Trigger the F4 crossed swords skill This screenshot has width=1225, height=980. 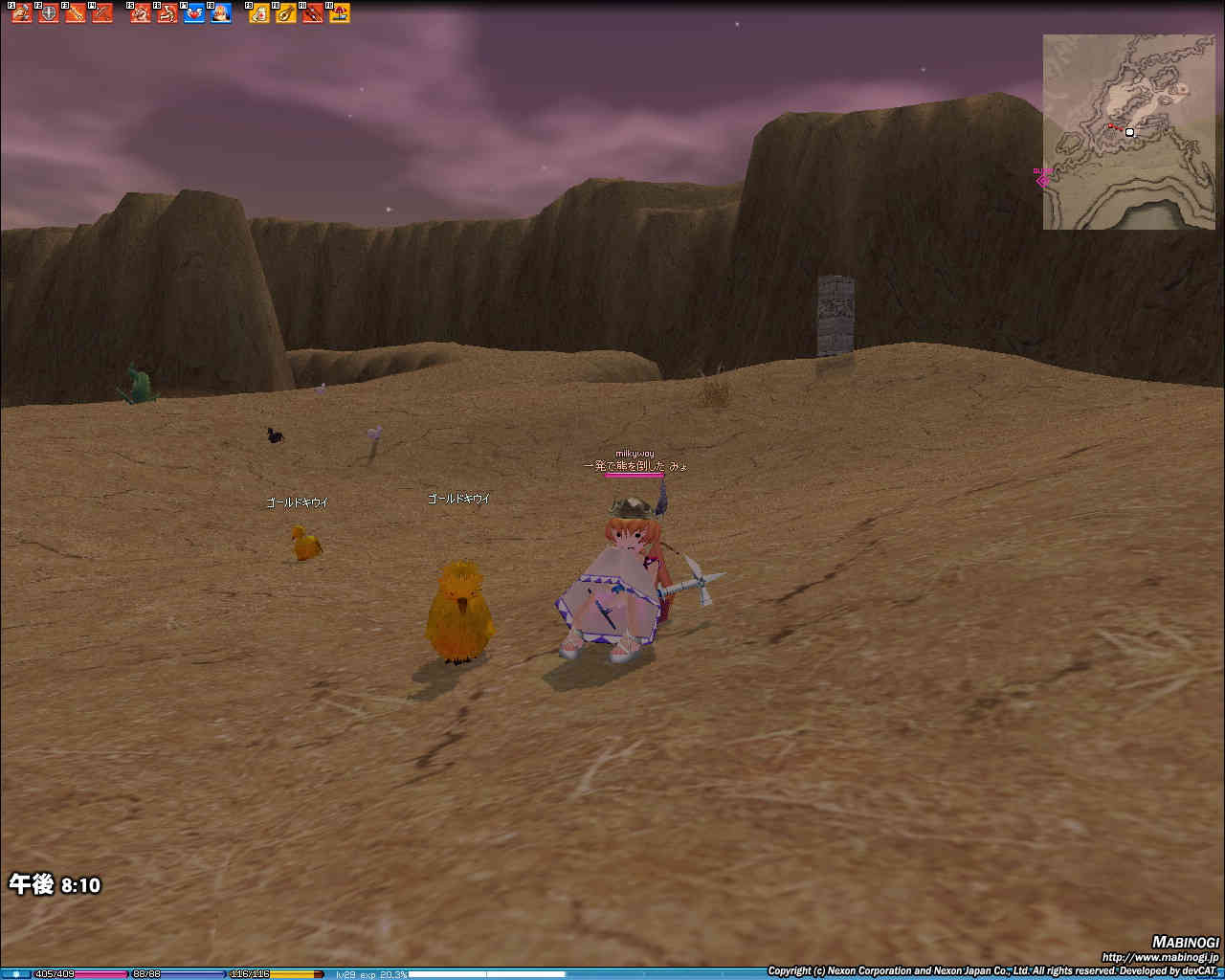tap(102, 13)
